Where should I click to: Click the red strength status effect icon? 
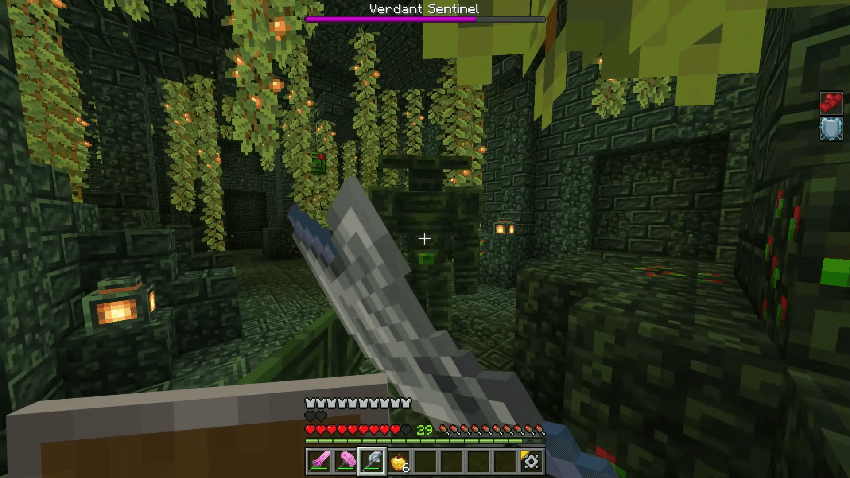coord(831,102)
